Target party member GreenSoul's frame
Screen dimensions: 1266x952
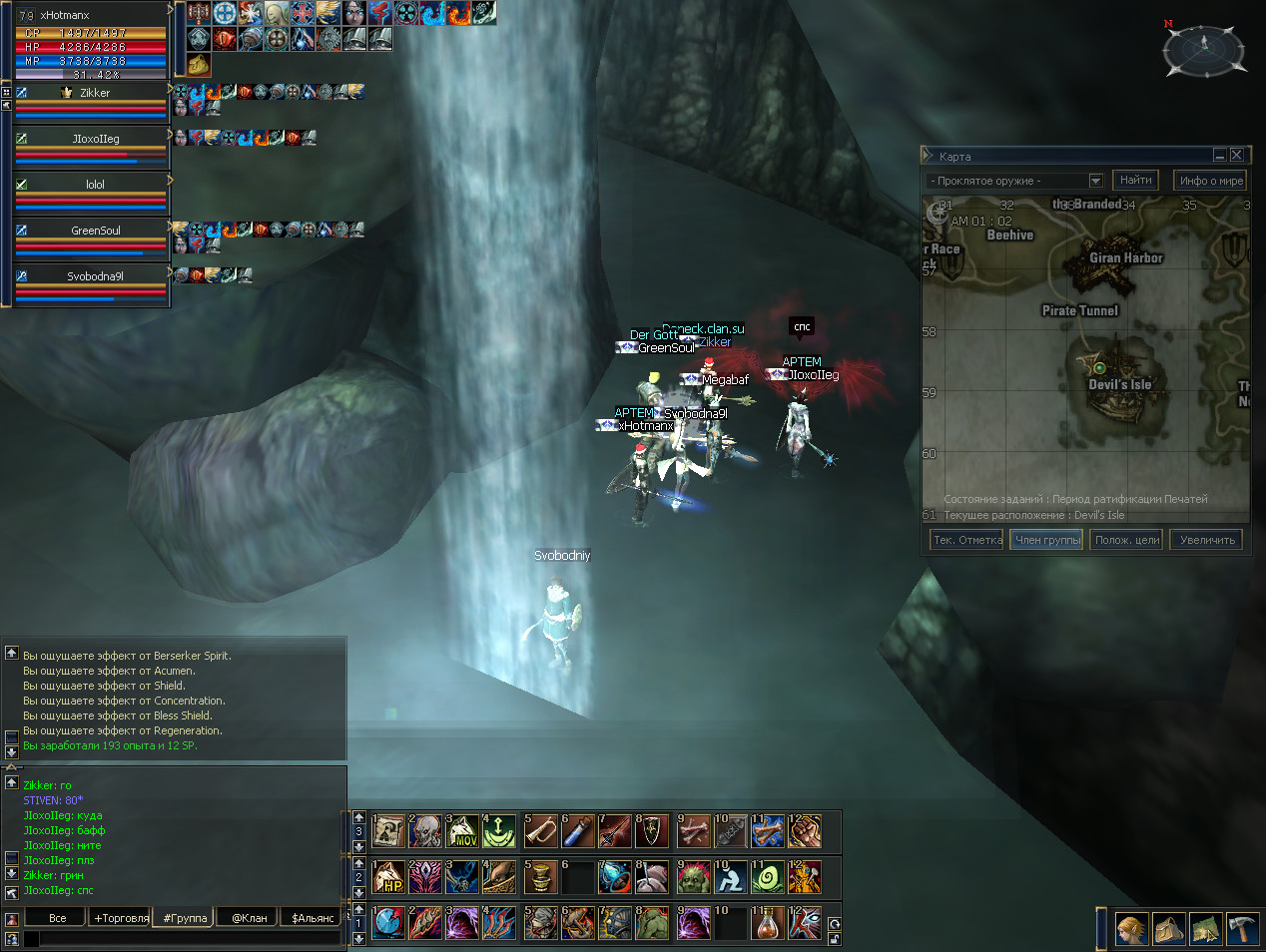(x=92, y=238)
